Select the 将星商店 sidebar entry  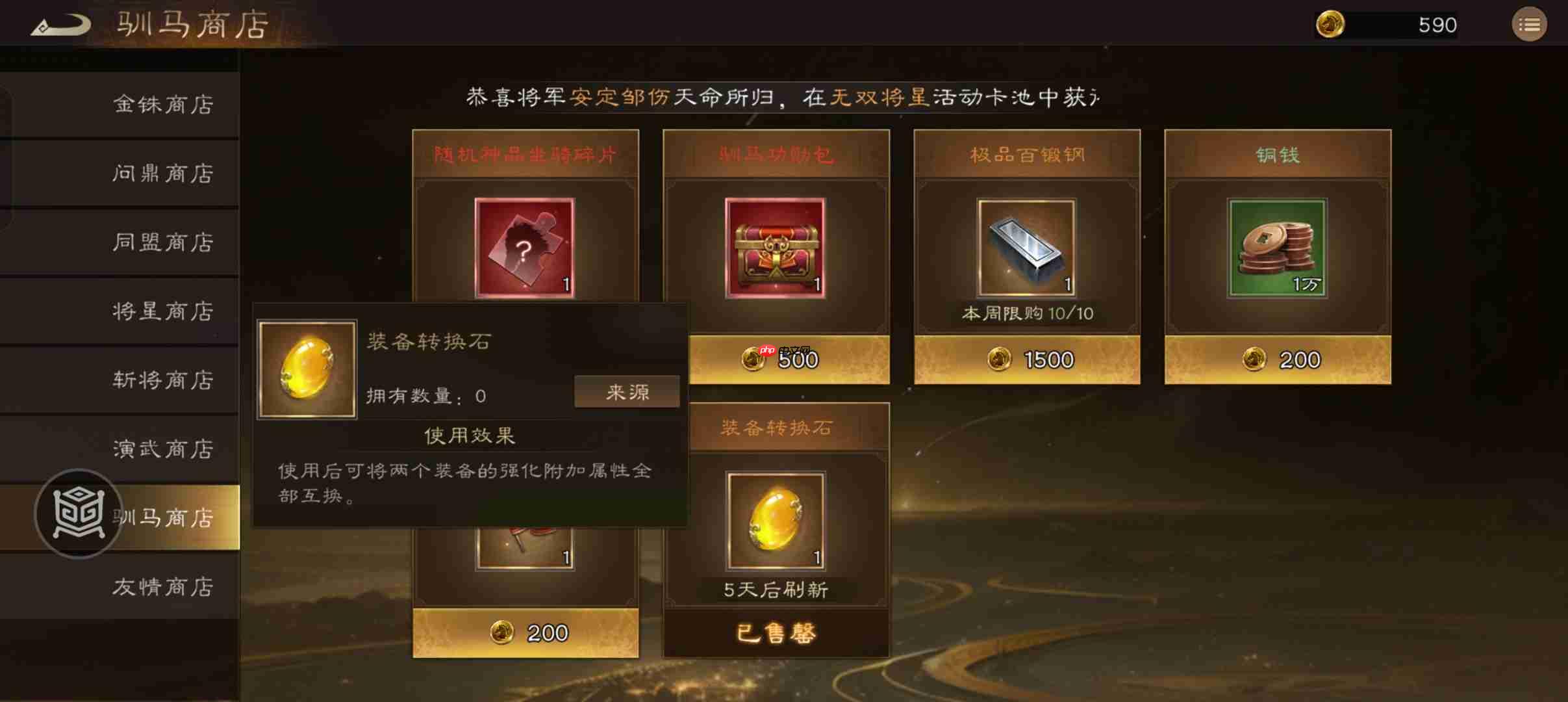click(164, 311)
